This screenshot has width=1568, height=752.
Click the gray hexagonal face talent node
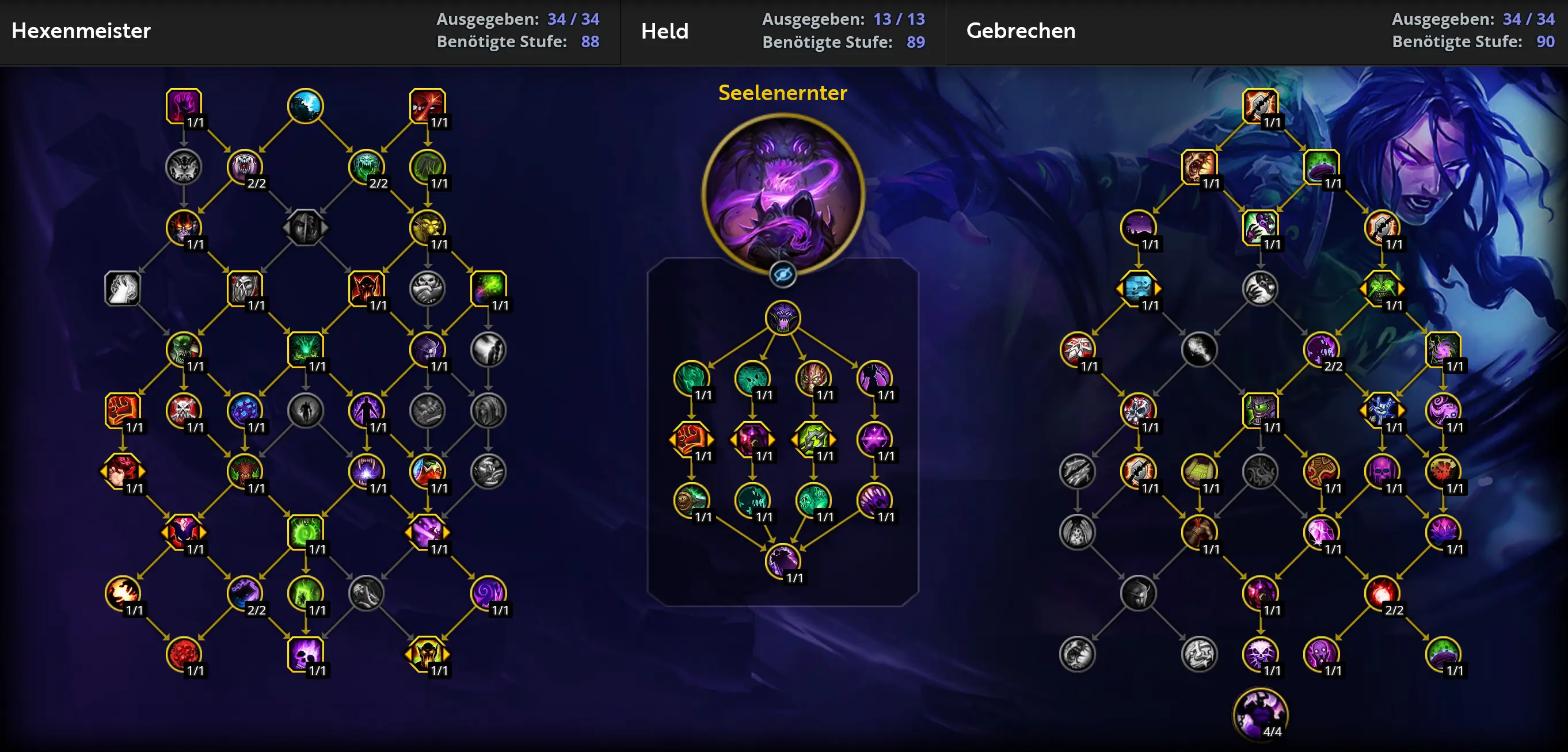pos(305,227)
